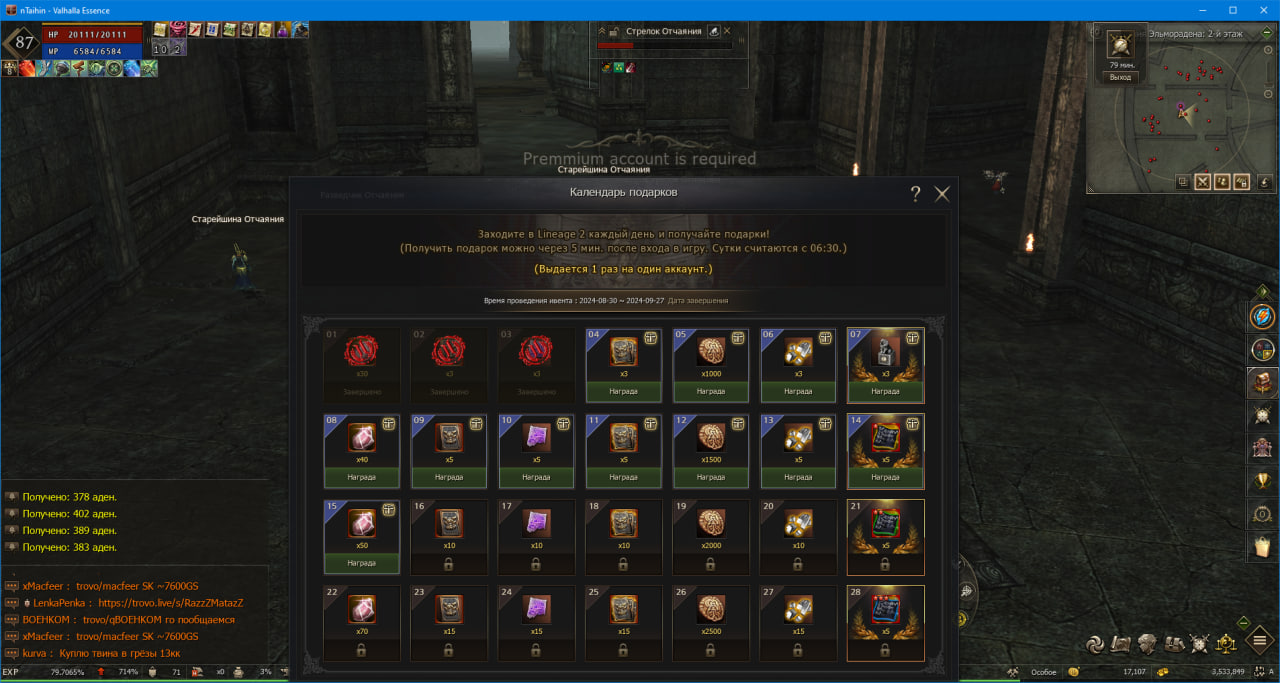Click the Выход button on the minimap timer
Screen dimensions: 1280x683
point(1120,77)
